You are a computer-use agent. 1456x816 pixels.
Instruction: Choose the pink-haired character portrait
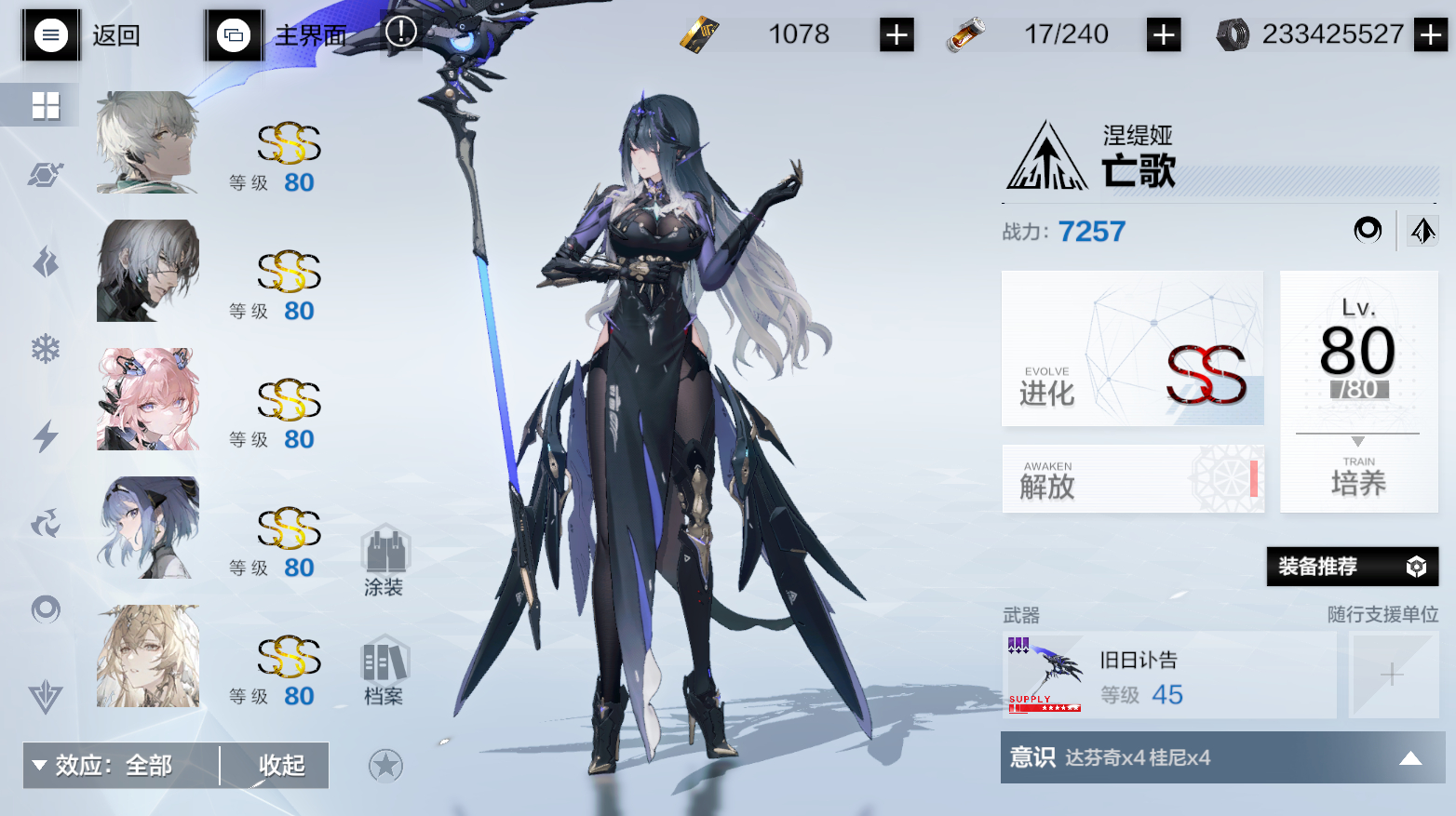tap(148, 399)
